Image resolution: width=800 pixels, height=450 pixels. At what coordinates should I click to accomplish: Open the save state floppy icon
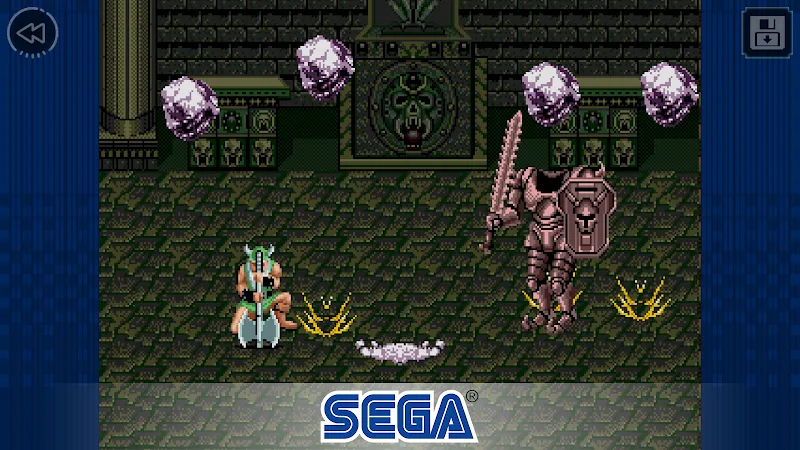pyautogui.click(x=766, y=32)
